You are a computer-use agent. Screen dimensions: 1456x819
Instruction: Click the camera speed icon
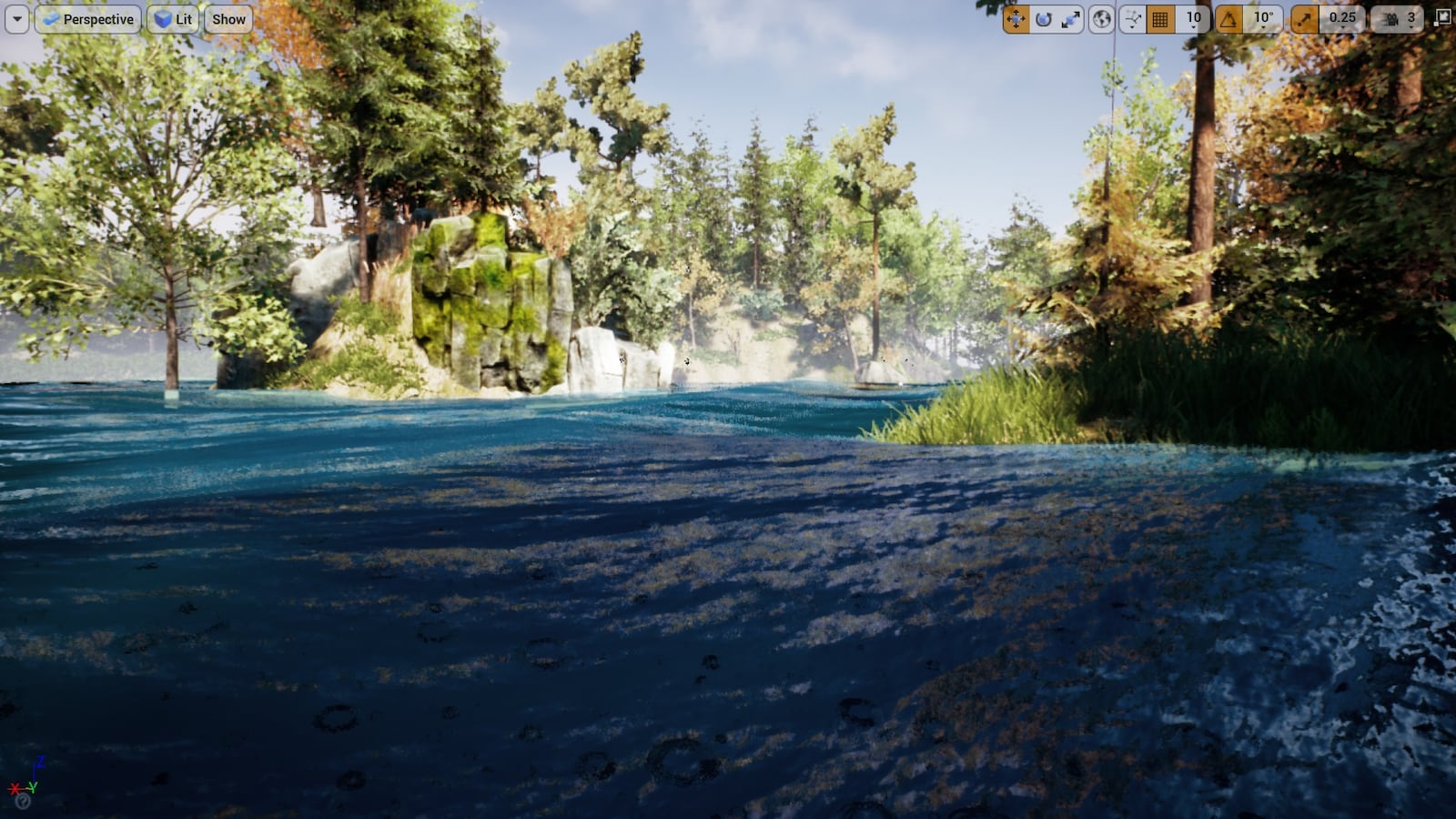[x=1390, y=17]
